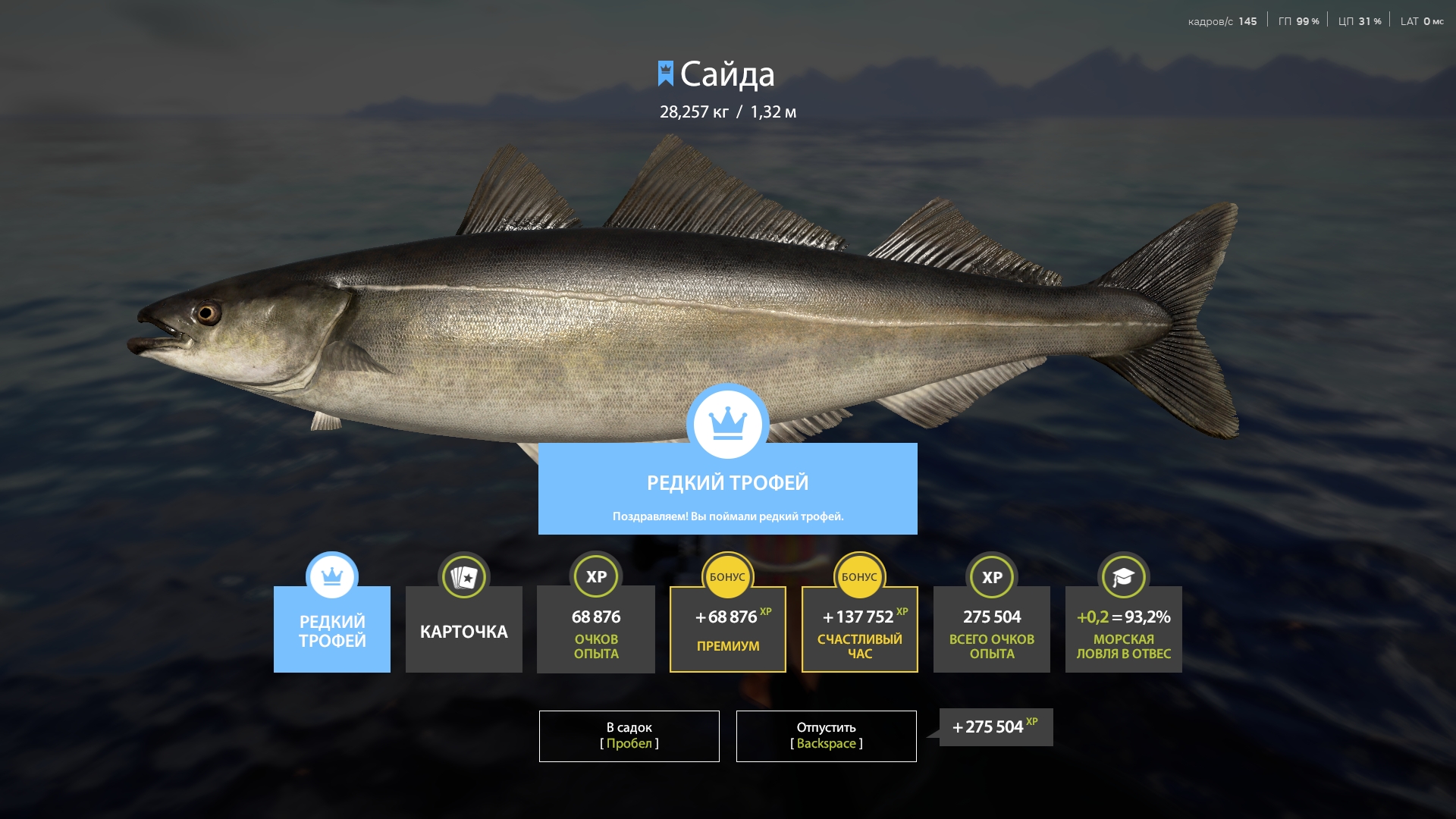Click the XP icon above 275 504 total experience
This screenshot has width=1456, height=819.
coord(991,576)
